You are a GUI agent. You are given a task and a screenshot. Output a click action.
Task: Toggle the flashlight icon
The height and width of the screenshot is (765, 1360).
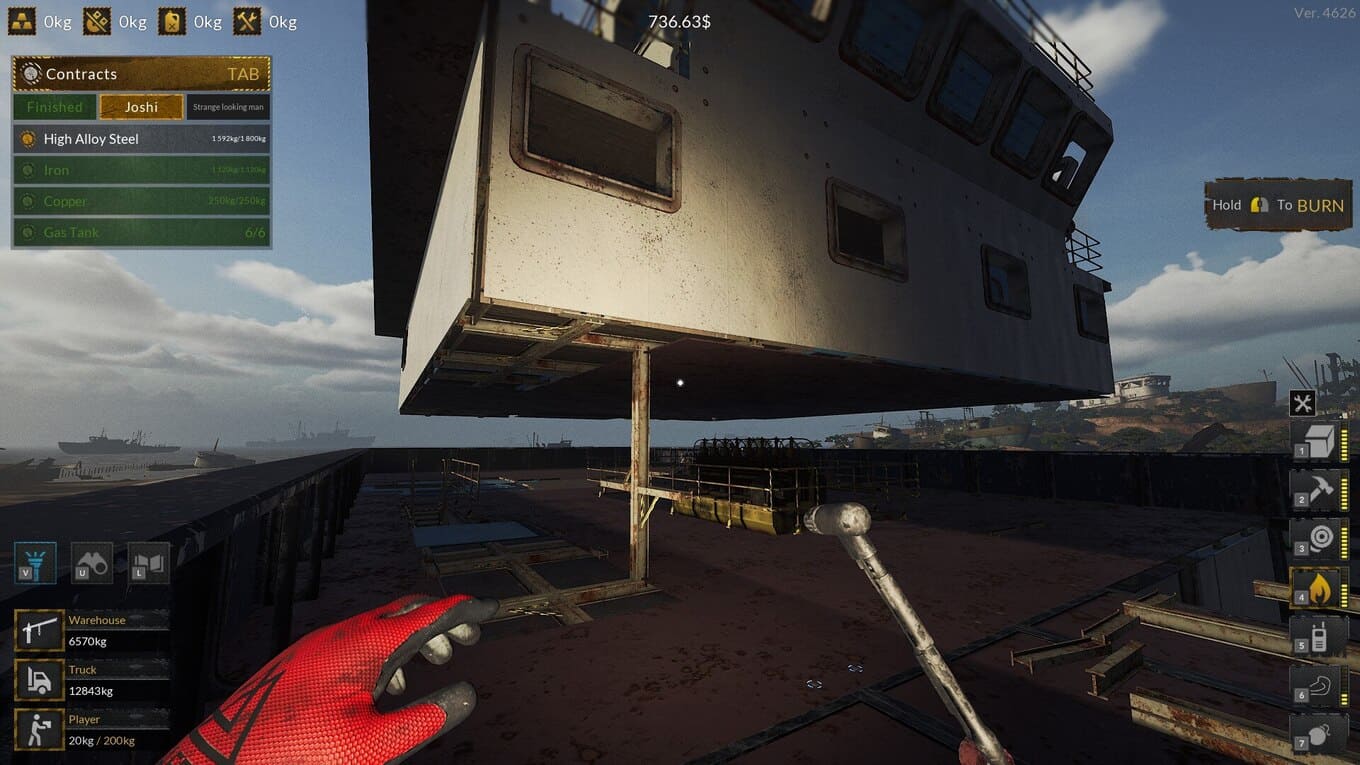35,563
